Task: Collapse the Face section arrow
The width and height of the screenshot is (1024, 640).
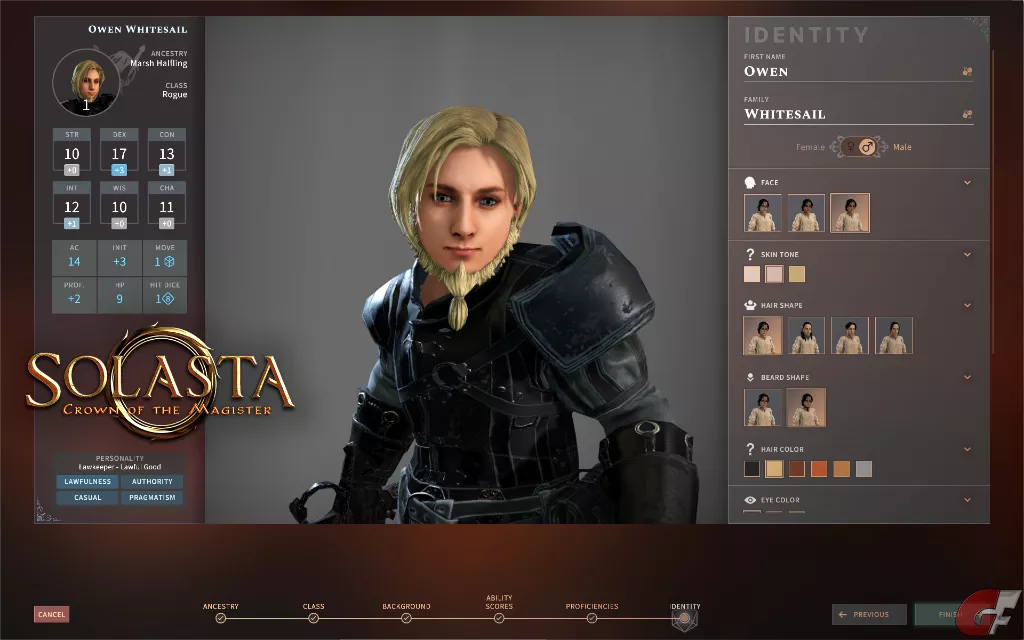Action: tap(967, 182)
